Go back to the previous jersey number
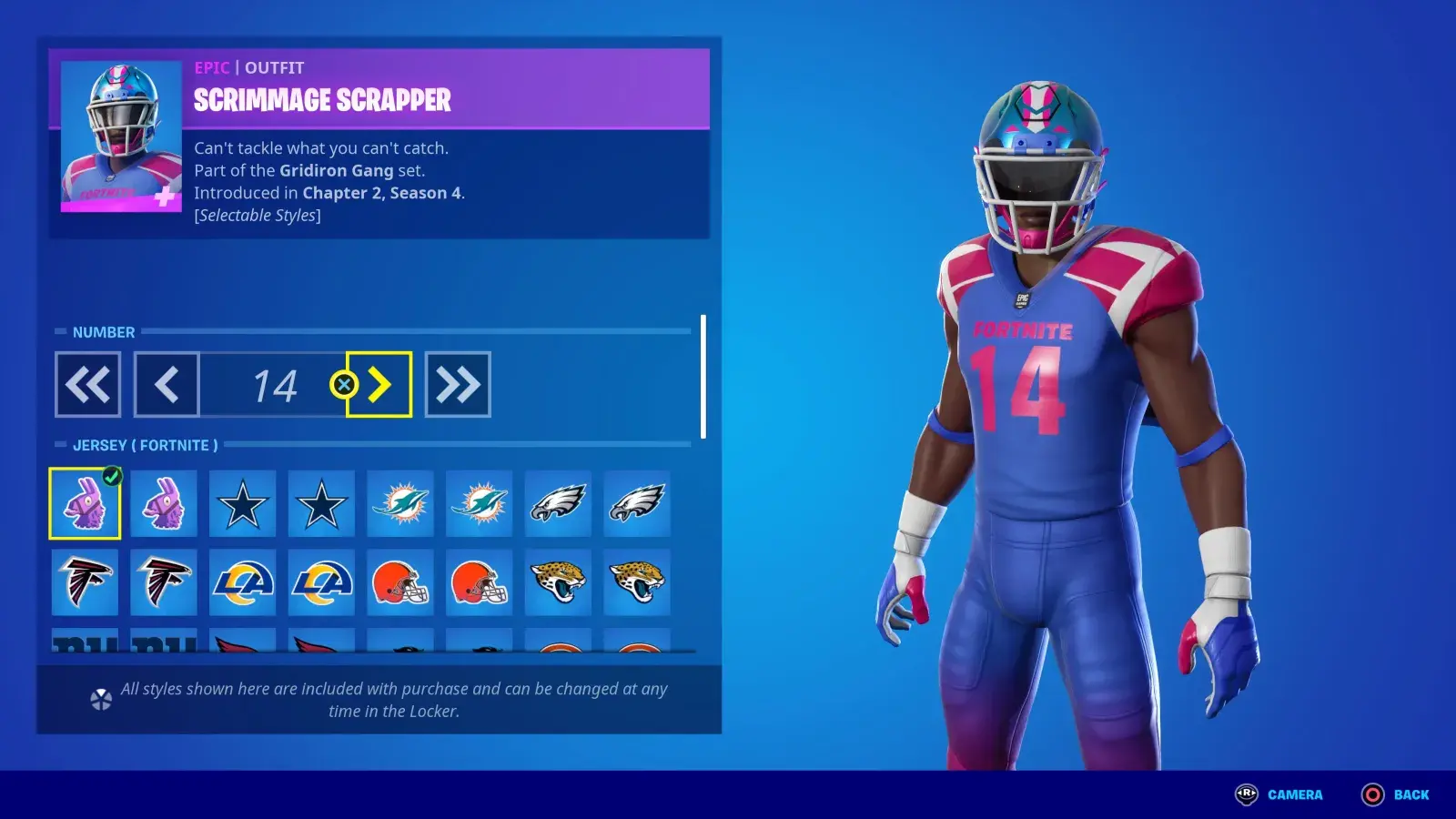Screen dimensions: 1456x819 pyautogui.click(x=166, y=383)
